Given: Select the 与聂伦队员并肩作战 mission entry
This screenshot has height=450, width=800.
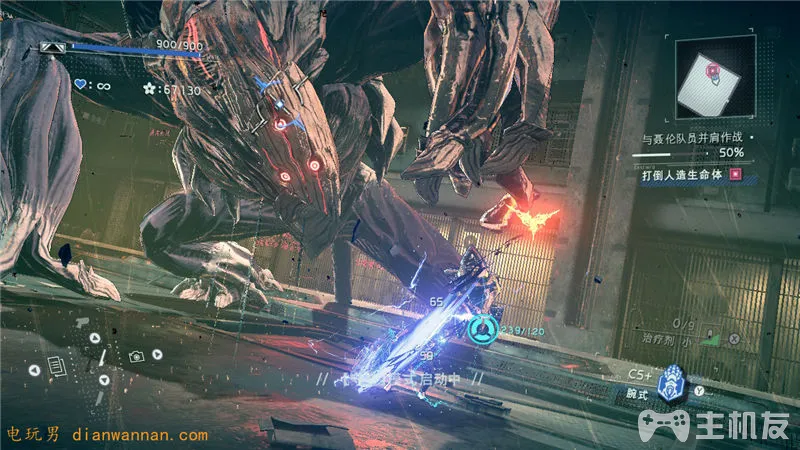Looking at the screenshot, I should pos(690,136).
